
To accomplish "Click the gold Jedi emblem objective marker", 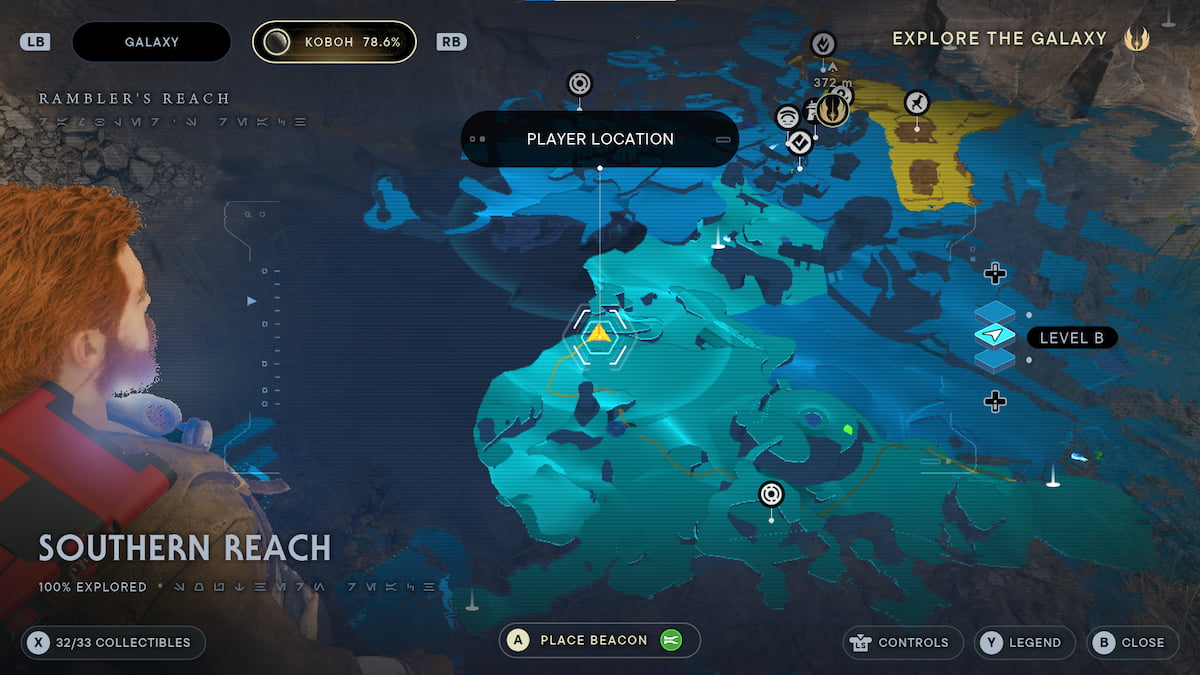I will pyautogui.click(x=831, y=109).
